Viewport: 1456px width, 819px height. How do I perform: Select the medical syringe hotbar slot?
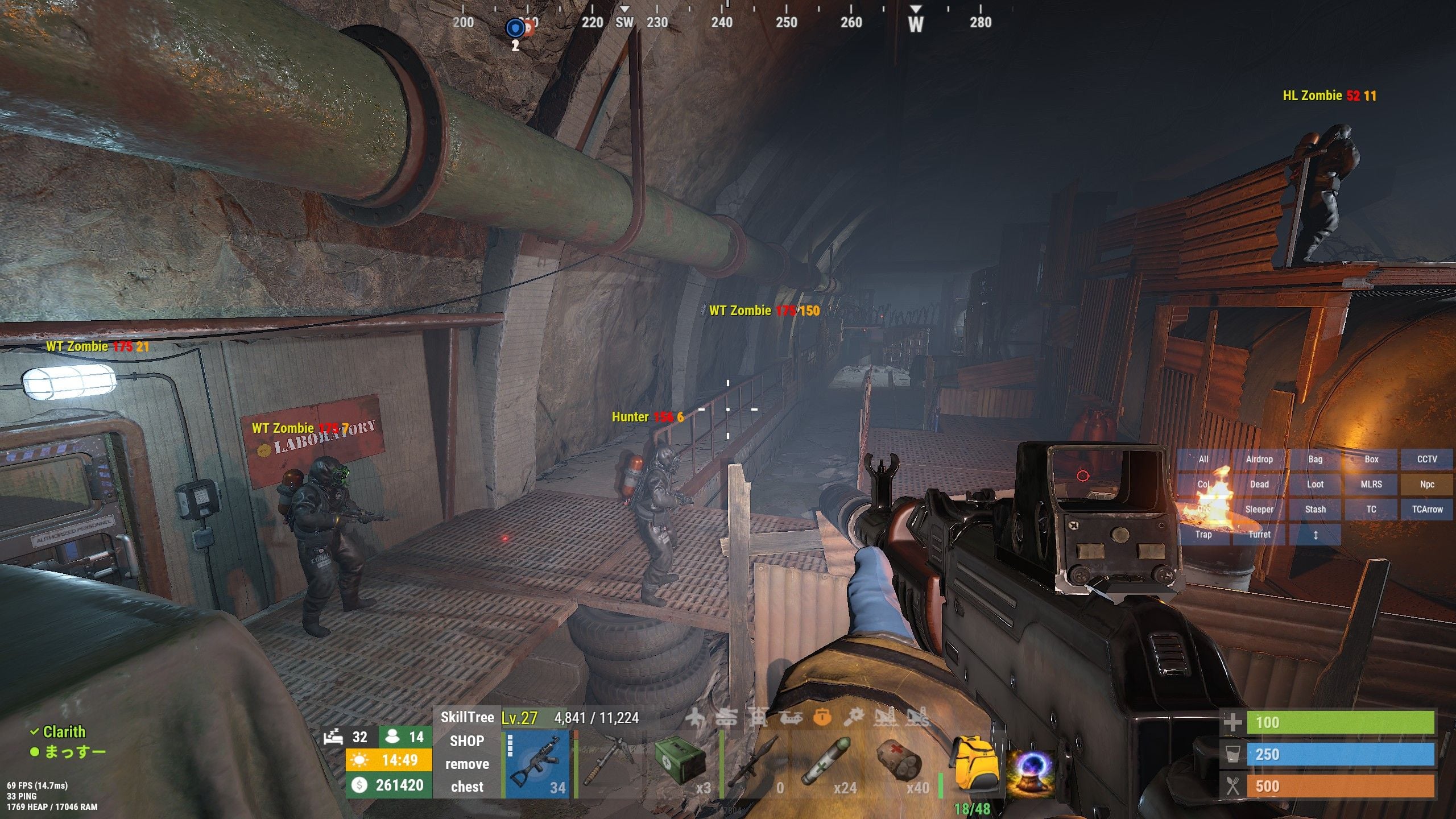[x=826, y=765]
